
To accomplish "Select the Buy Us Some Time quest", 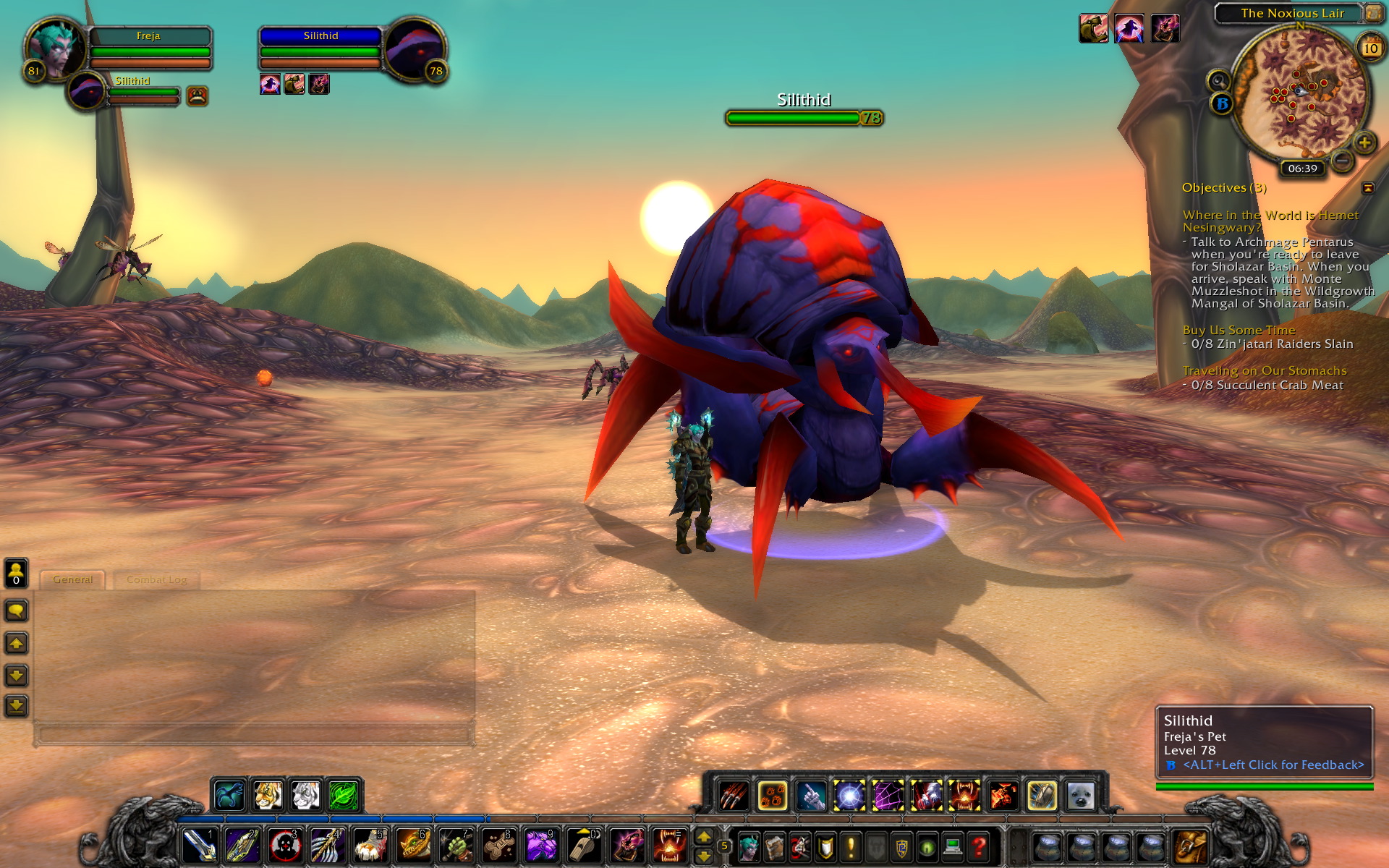I will [1239, 330].
